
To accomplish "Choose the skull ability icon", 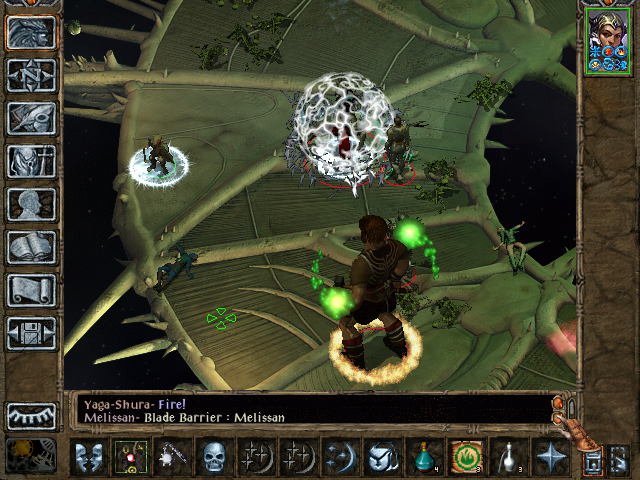I will [x=213, y=458].
